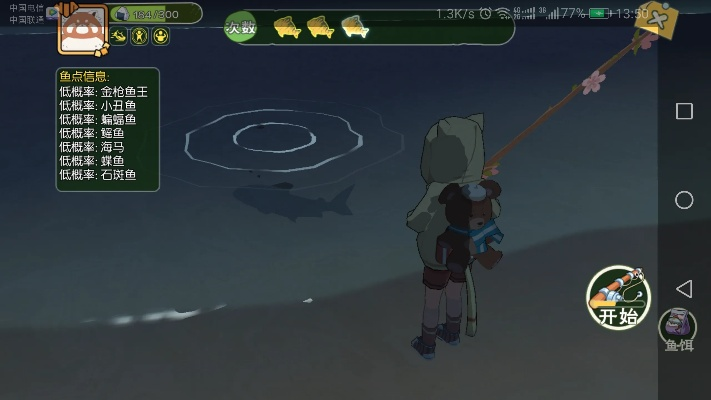
Task: Open the 鱼饵 bait bag
Action: tap(677, 326)
